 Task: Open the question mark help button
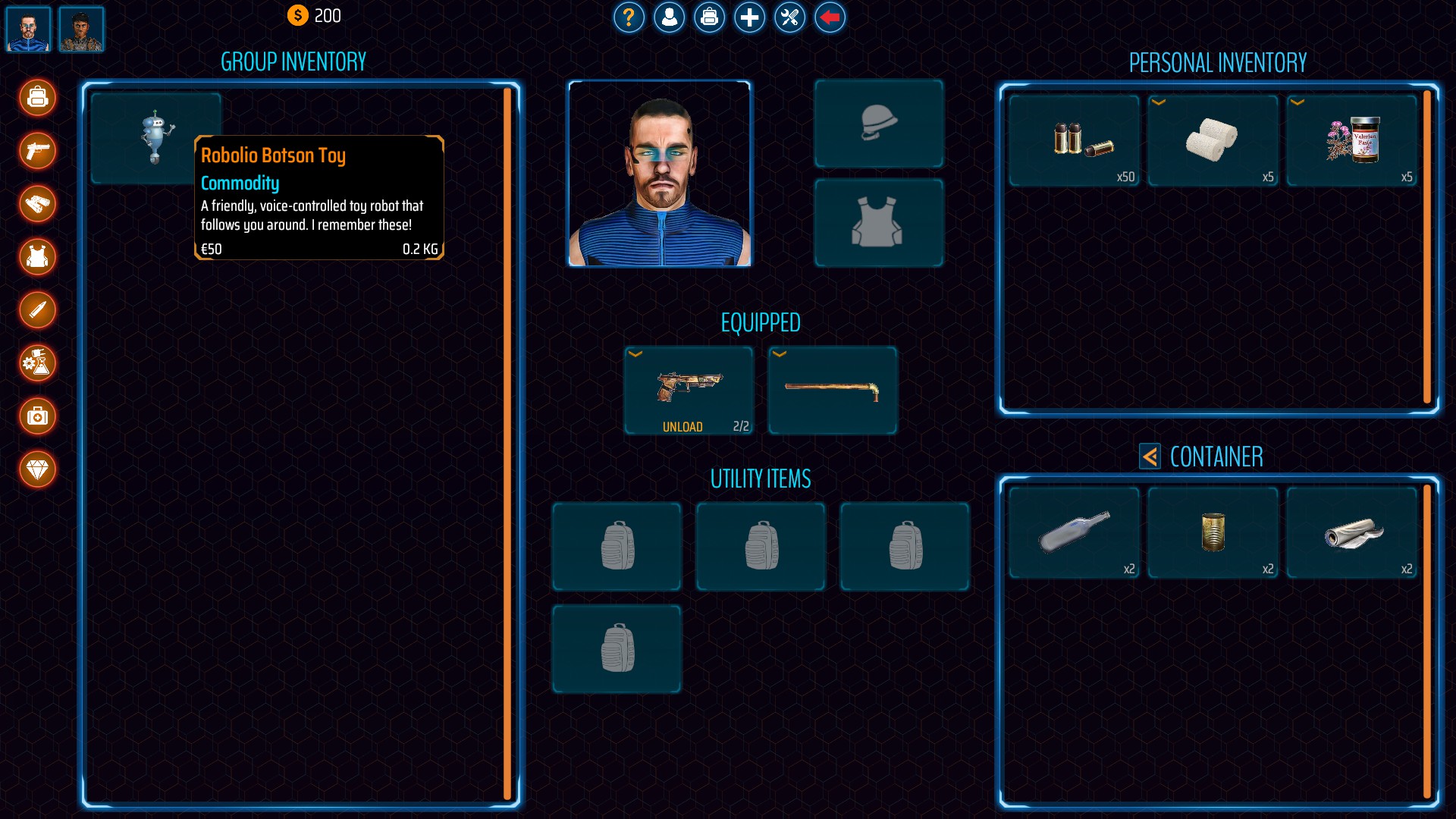tap(629, 17)
